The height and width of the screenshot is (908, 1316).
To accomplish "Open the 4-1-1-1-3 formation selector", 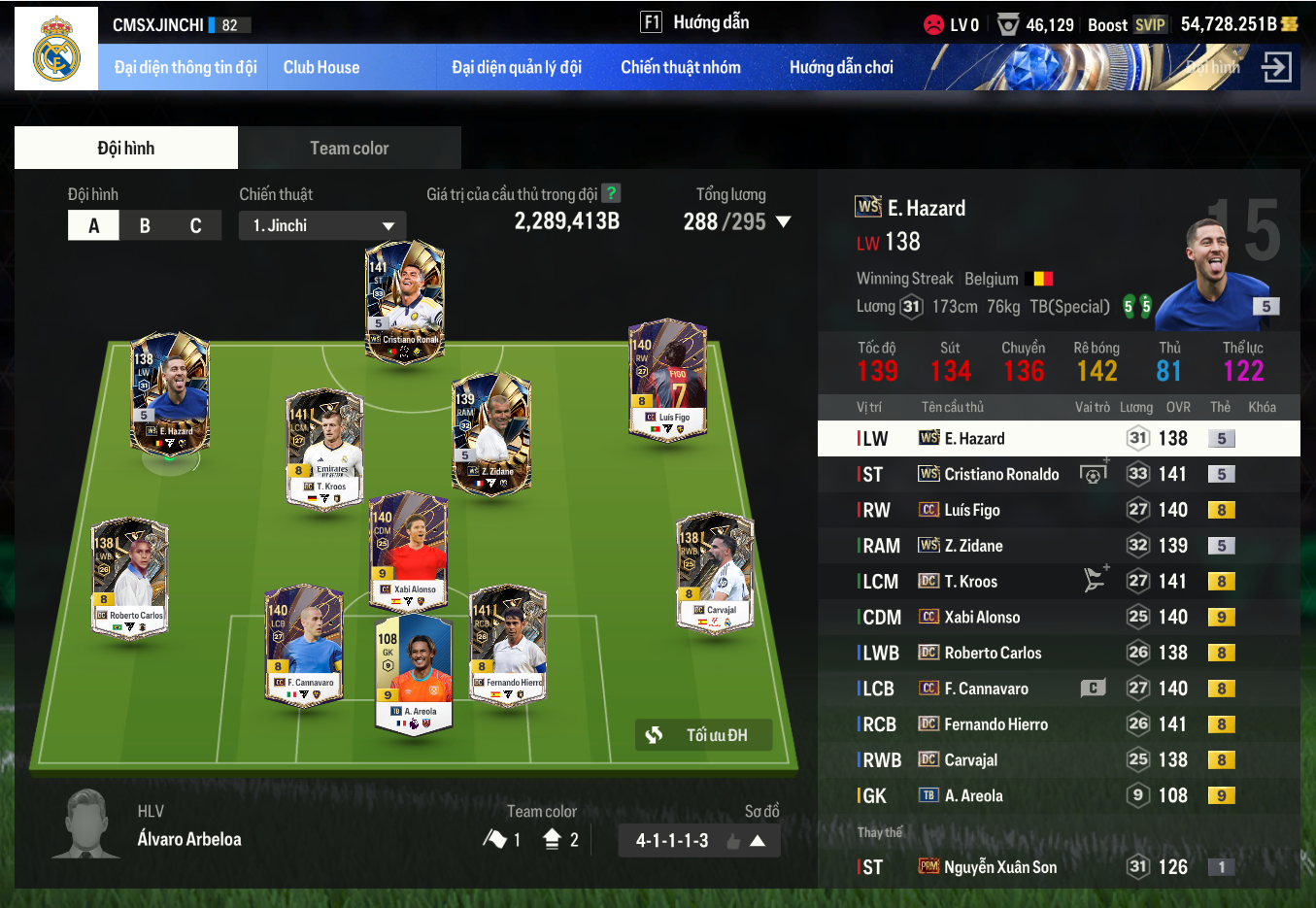I will (699, 840).
